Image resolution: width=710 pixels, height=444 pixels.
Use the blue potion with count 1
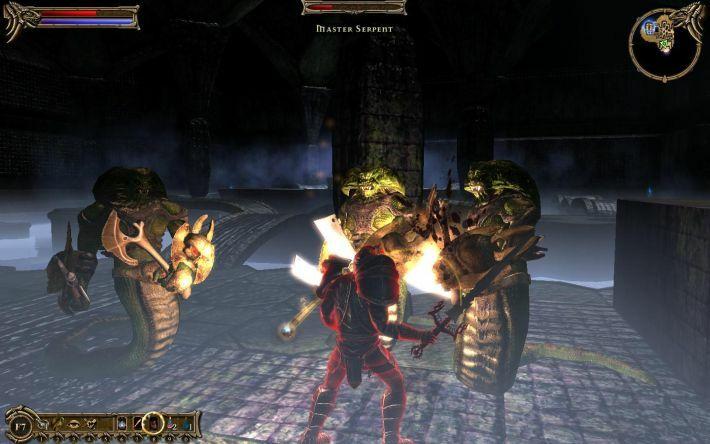point(186,423)
